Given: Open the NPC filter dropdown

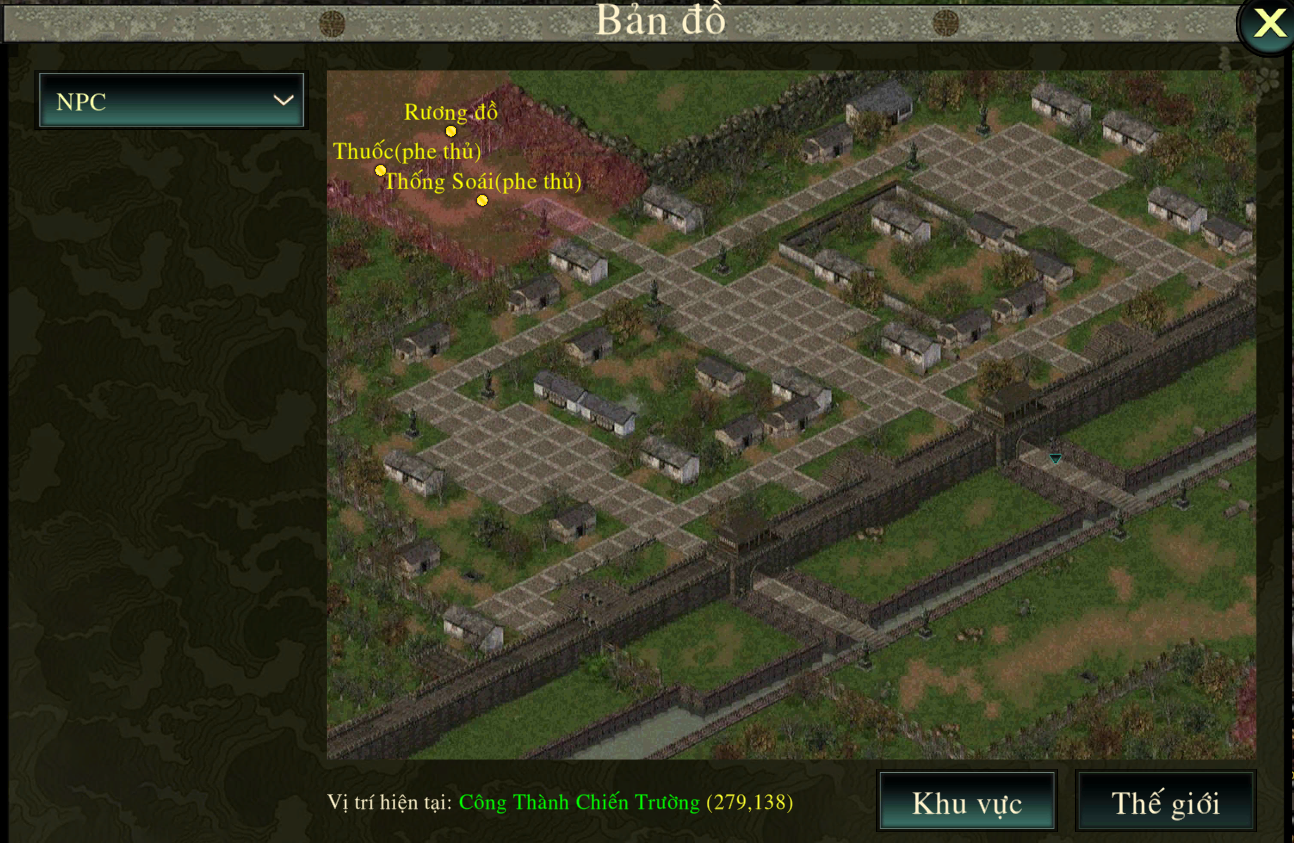Looking at the screenshot, I should 171,101.
